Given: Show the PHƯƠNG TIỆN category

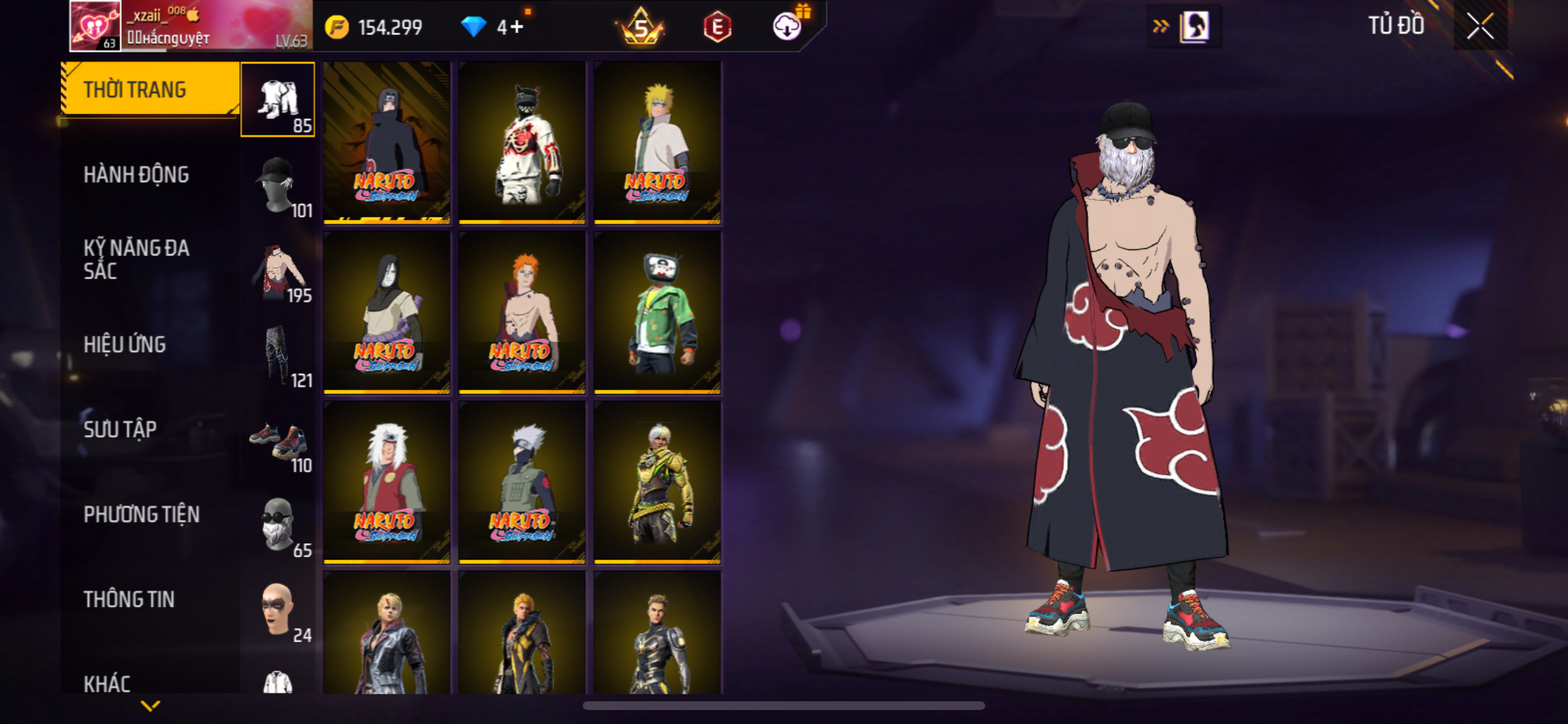Looking at the screenshot, I should click(x=141, y=515).
